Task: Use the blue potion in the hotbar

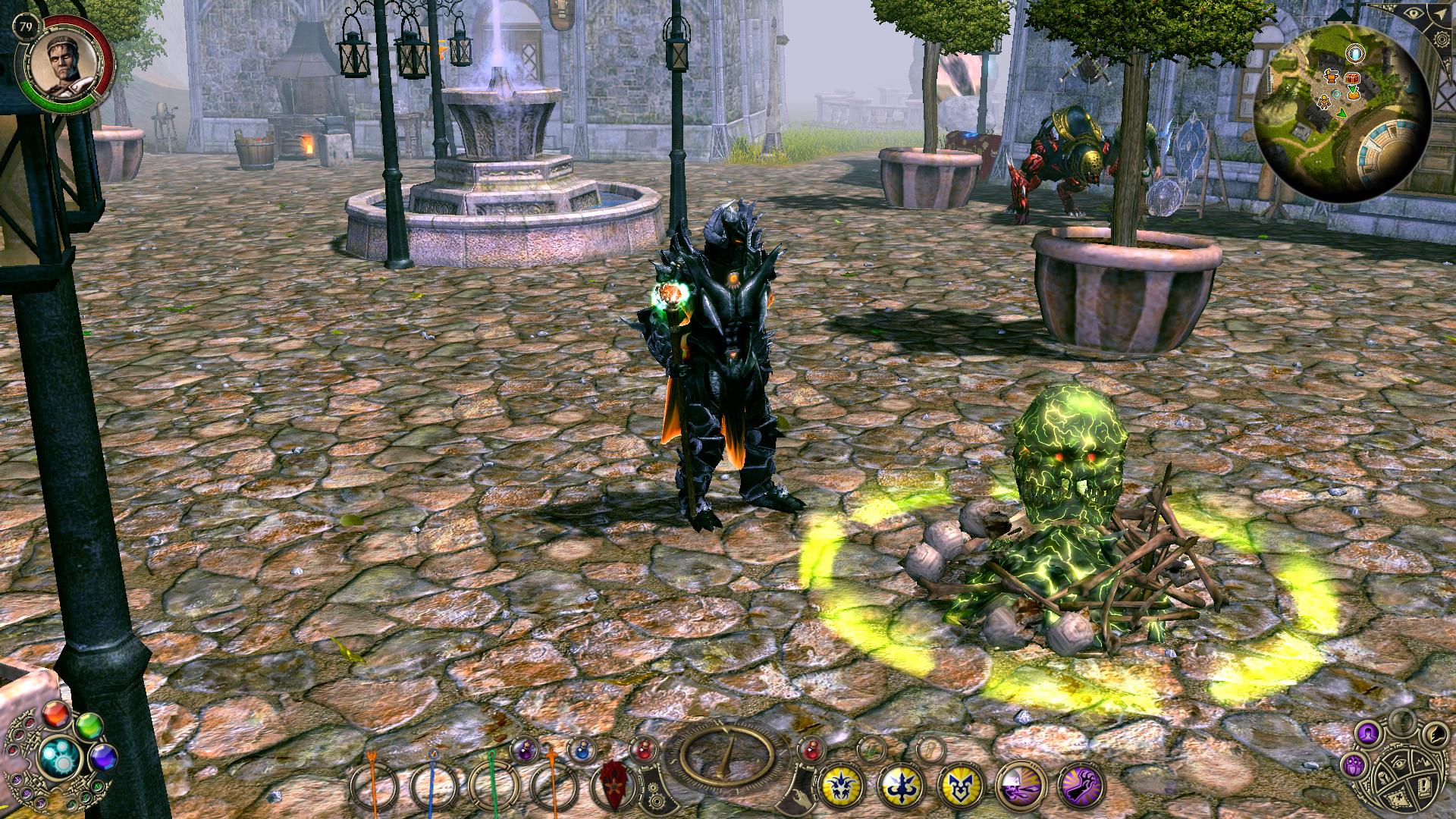Action: click(581, 749)
